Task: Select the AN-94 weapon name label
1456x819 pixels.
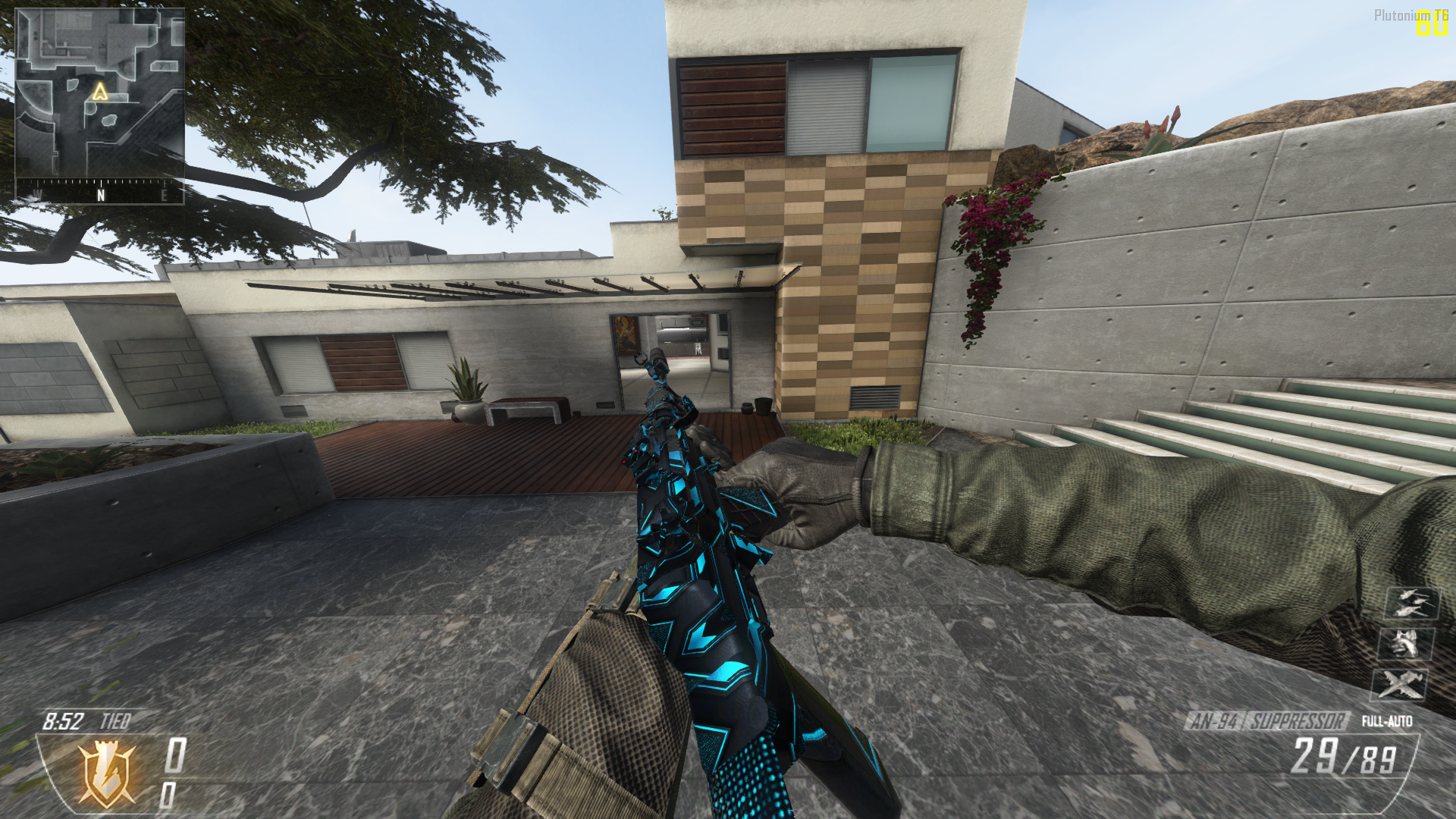Action: coord(1214,720)
